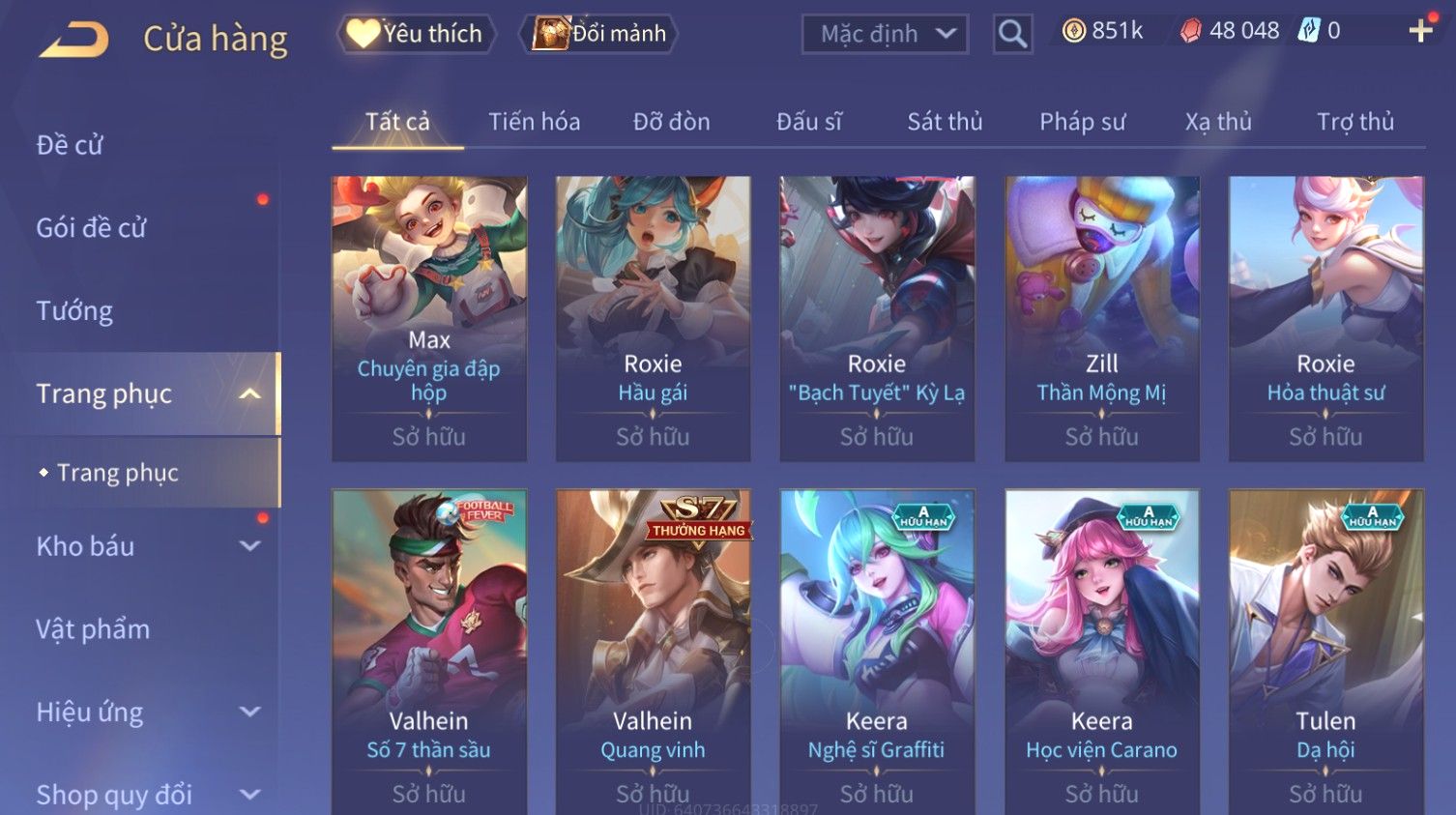
Task: Select the Đỡ đòn category tab
Action: [x=671, y=122]
